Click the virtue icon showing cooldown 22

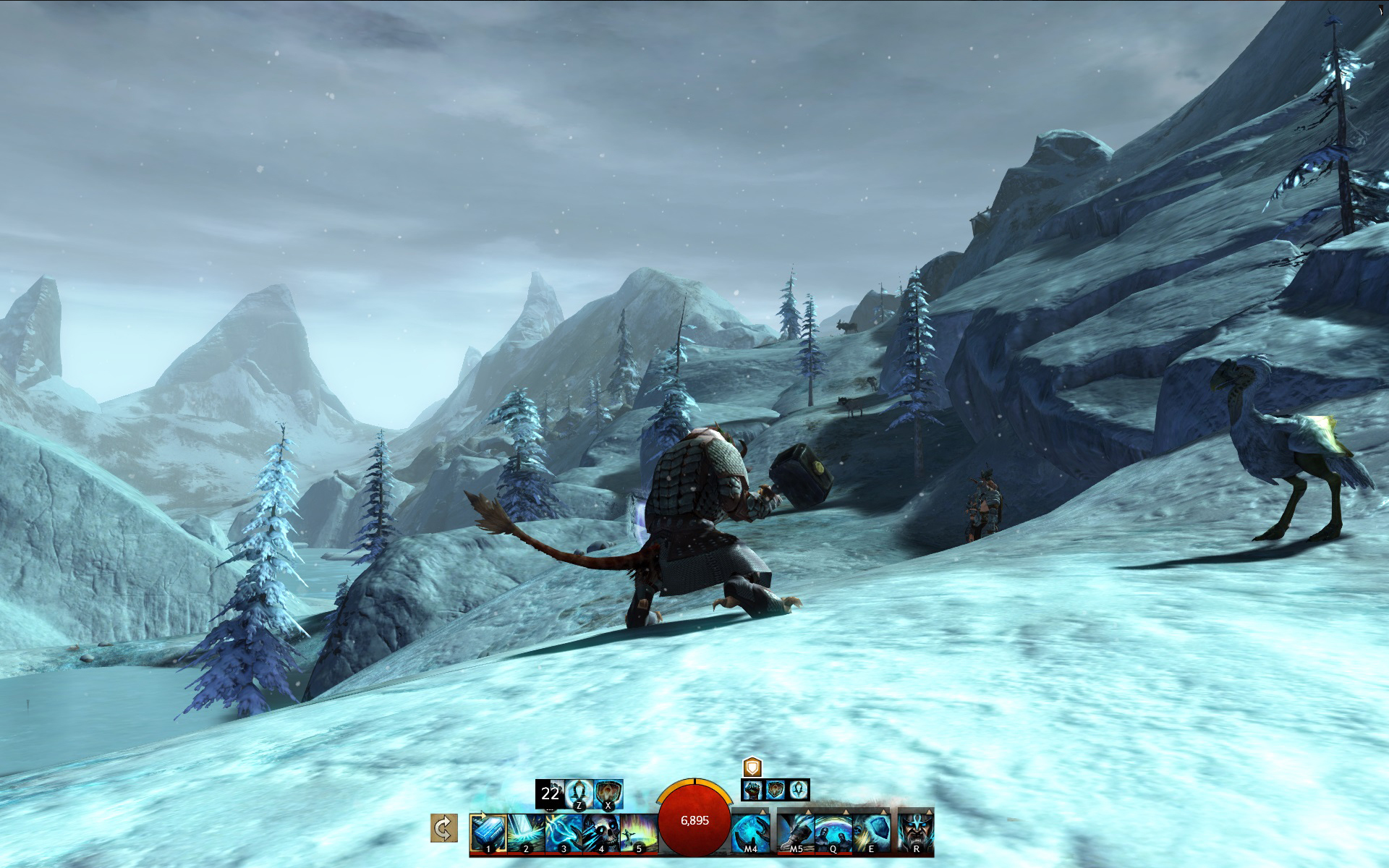[550, 793]
